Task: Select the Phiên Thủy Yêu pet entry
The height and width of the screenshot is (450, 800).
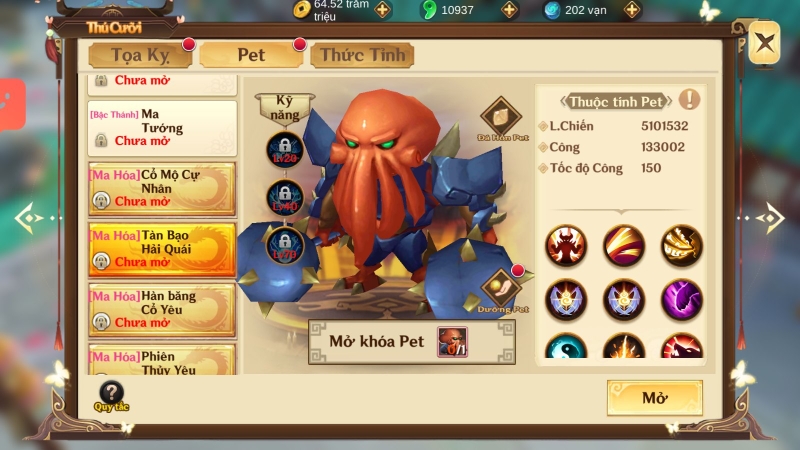Action: click(x=162, y=360)
